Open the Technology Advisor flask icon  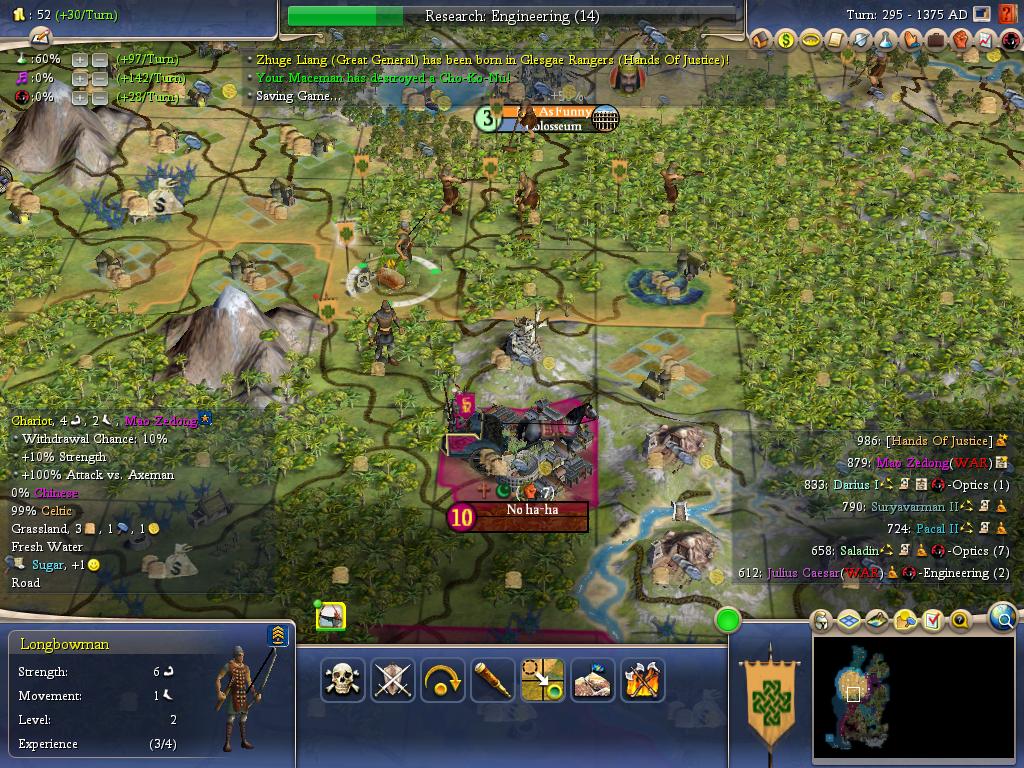886,40
